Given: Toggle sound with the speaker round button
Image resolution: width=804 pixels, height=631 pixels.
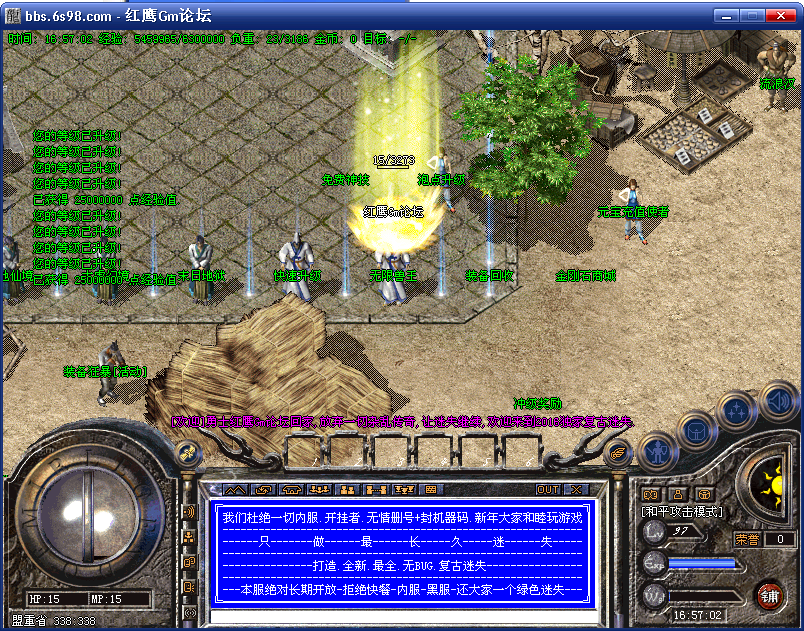Looking at the screenshot, I should click(x=777, y=403).
